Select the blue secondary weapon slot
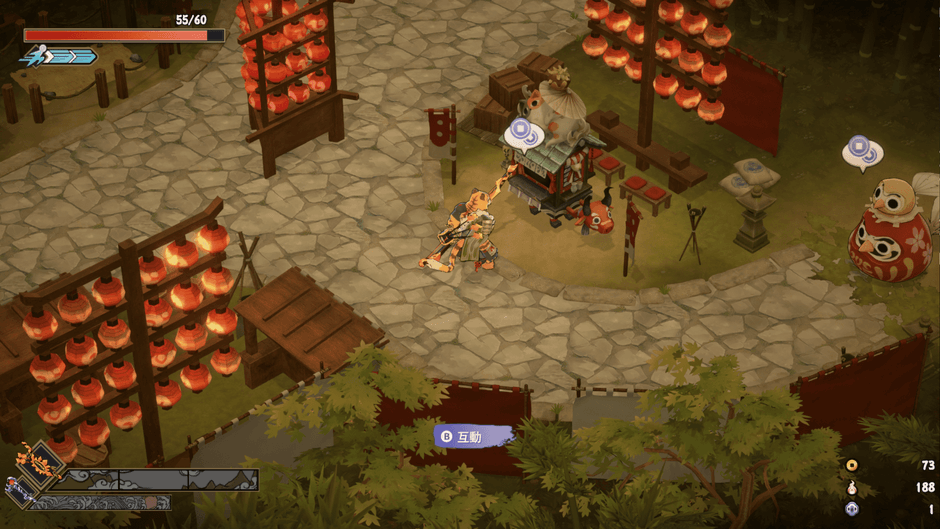The image size is (940, 529). 19,490
